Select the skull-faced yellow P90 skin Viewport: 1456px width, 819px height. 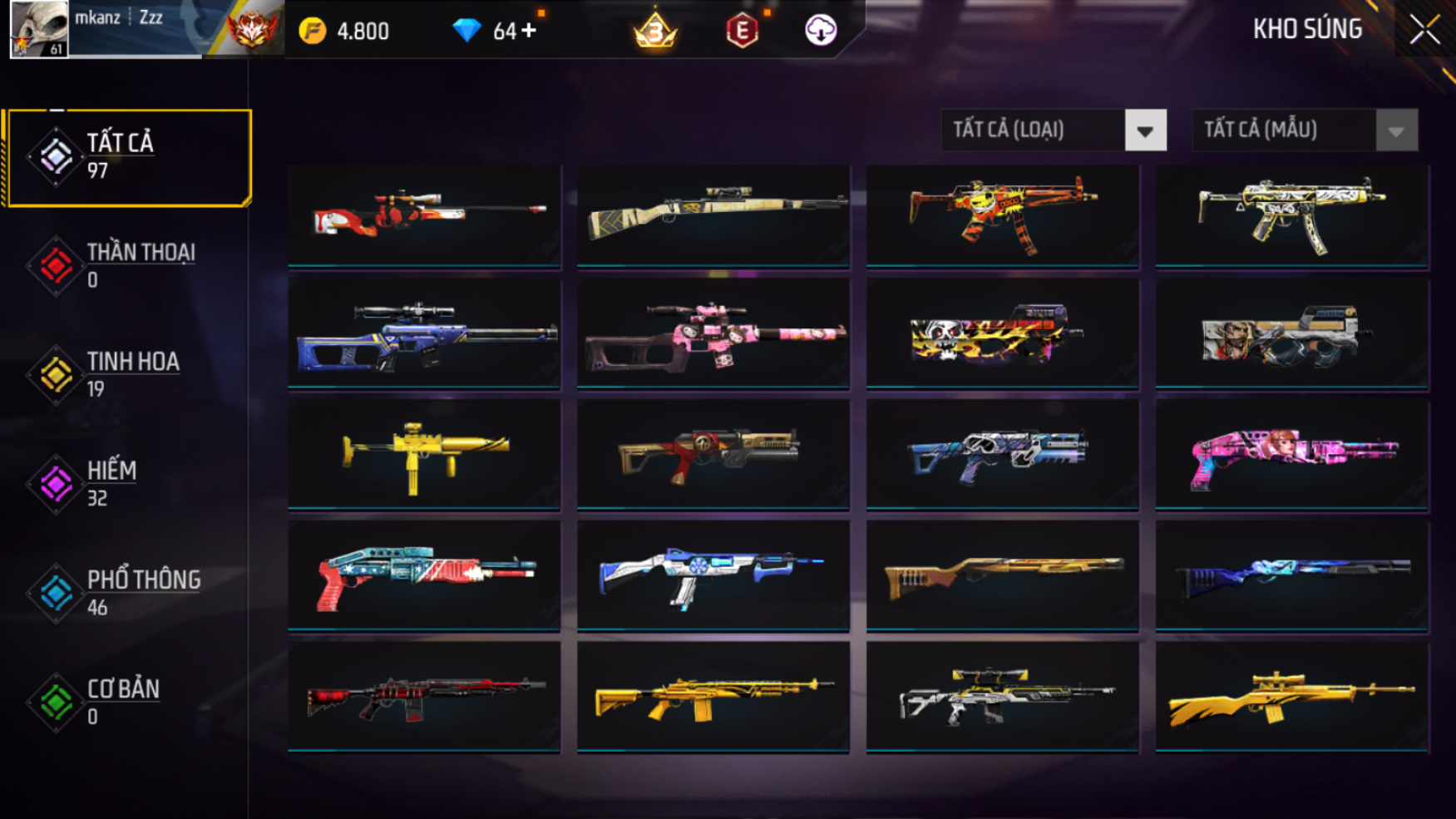point(1002,334)
